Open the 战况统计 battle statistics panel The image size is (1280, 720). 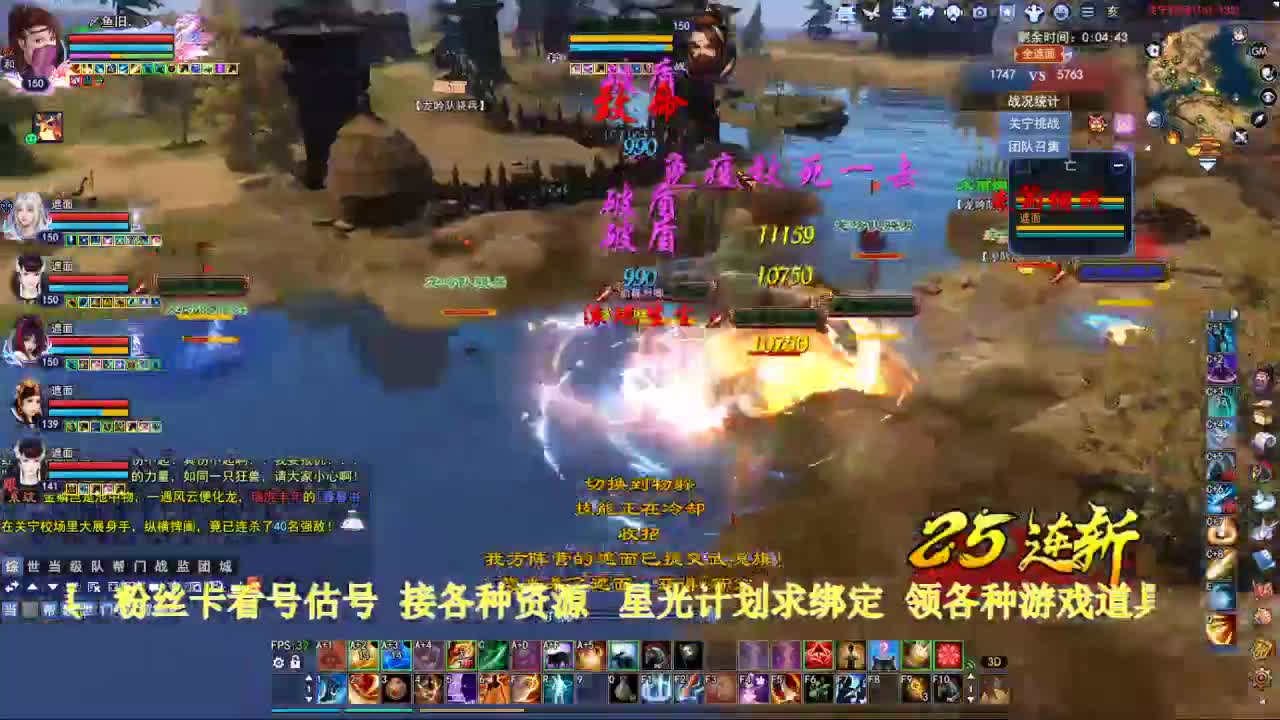pyautogui.click(x=1033, y=101)
